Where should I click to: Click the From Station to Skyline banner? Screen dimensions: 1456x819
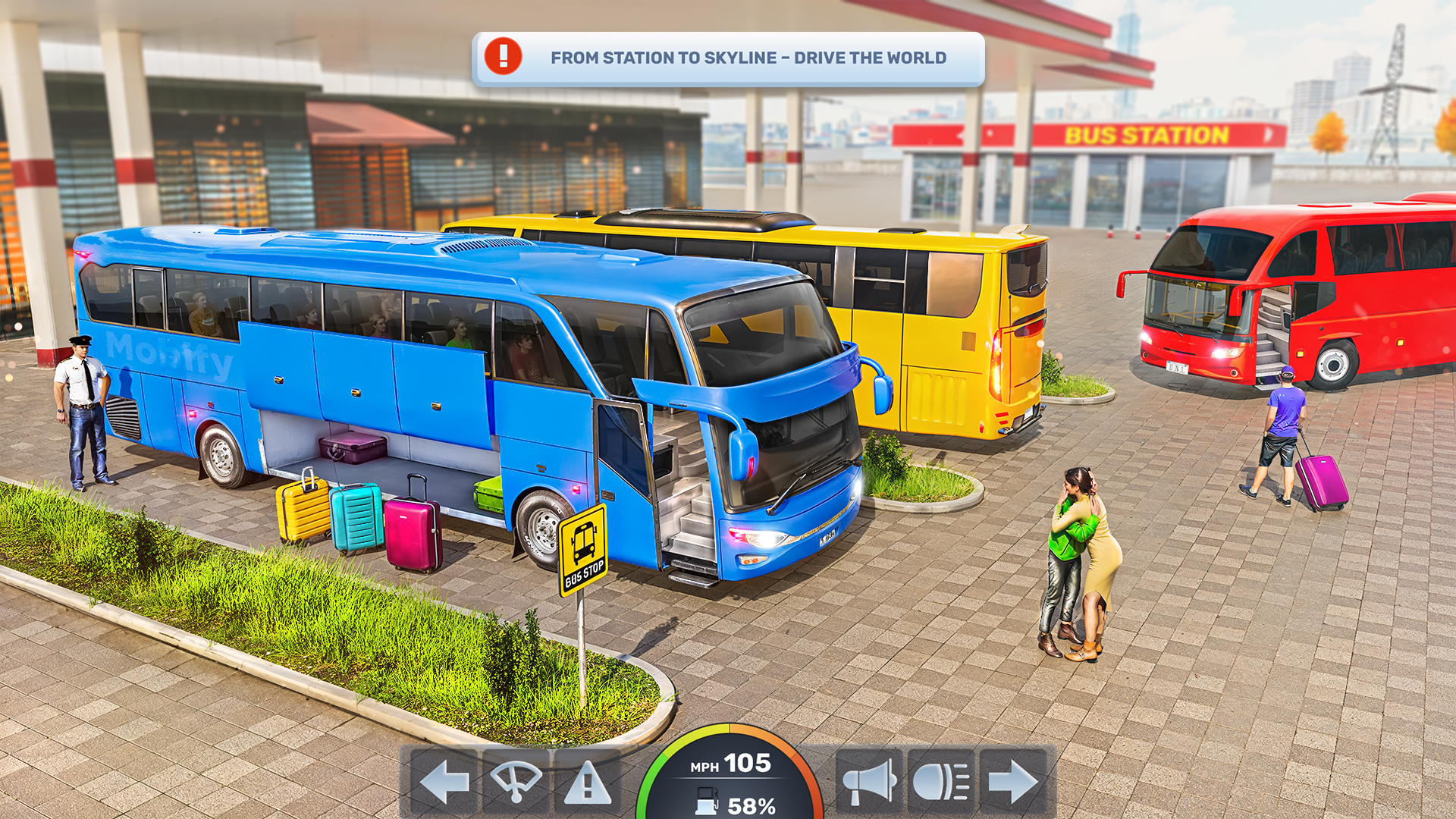[x=749, y=57]
